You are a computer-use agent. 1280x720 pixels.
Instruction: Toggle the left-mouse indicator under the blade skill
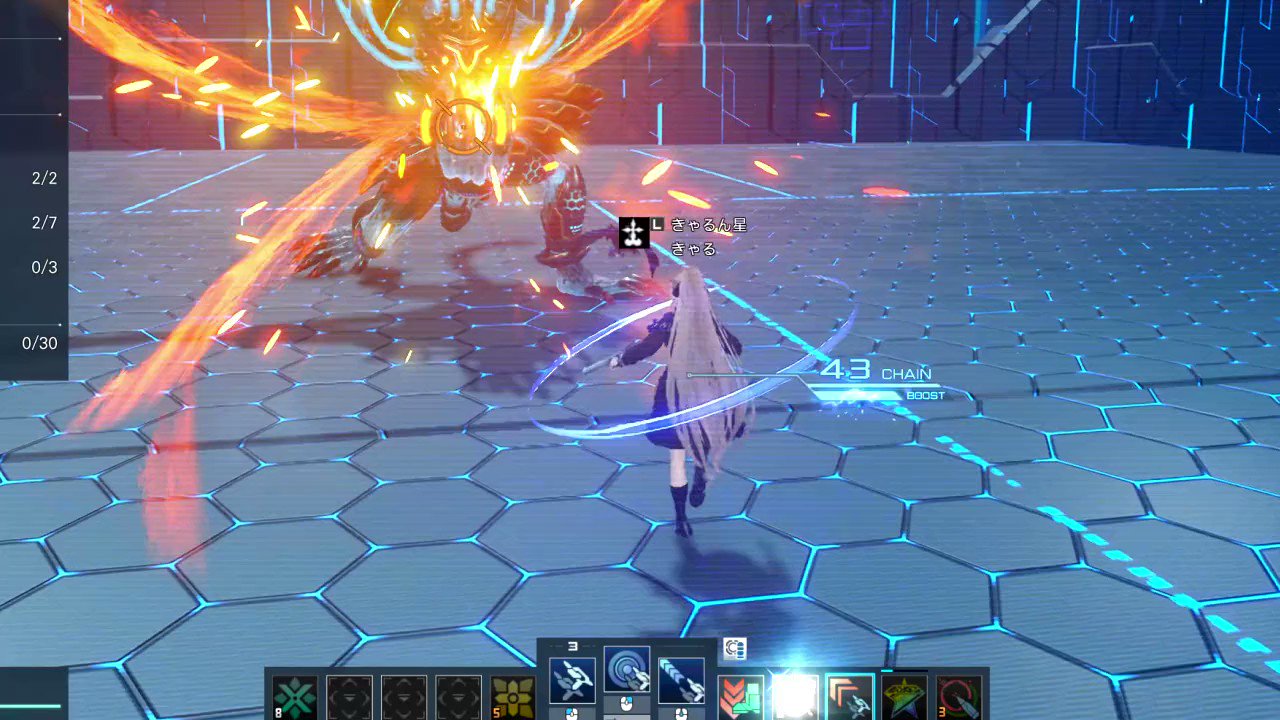[x=570, y=712]
